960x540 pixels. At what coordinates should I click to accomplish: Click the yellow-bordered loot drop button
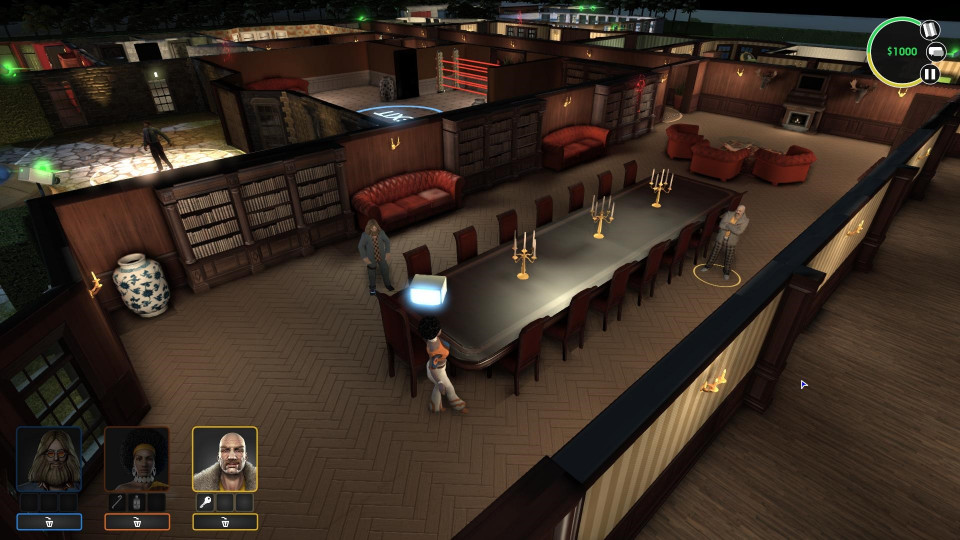point(225,522)
